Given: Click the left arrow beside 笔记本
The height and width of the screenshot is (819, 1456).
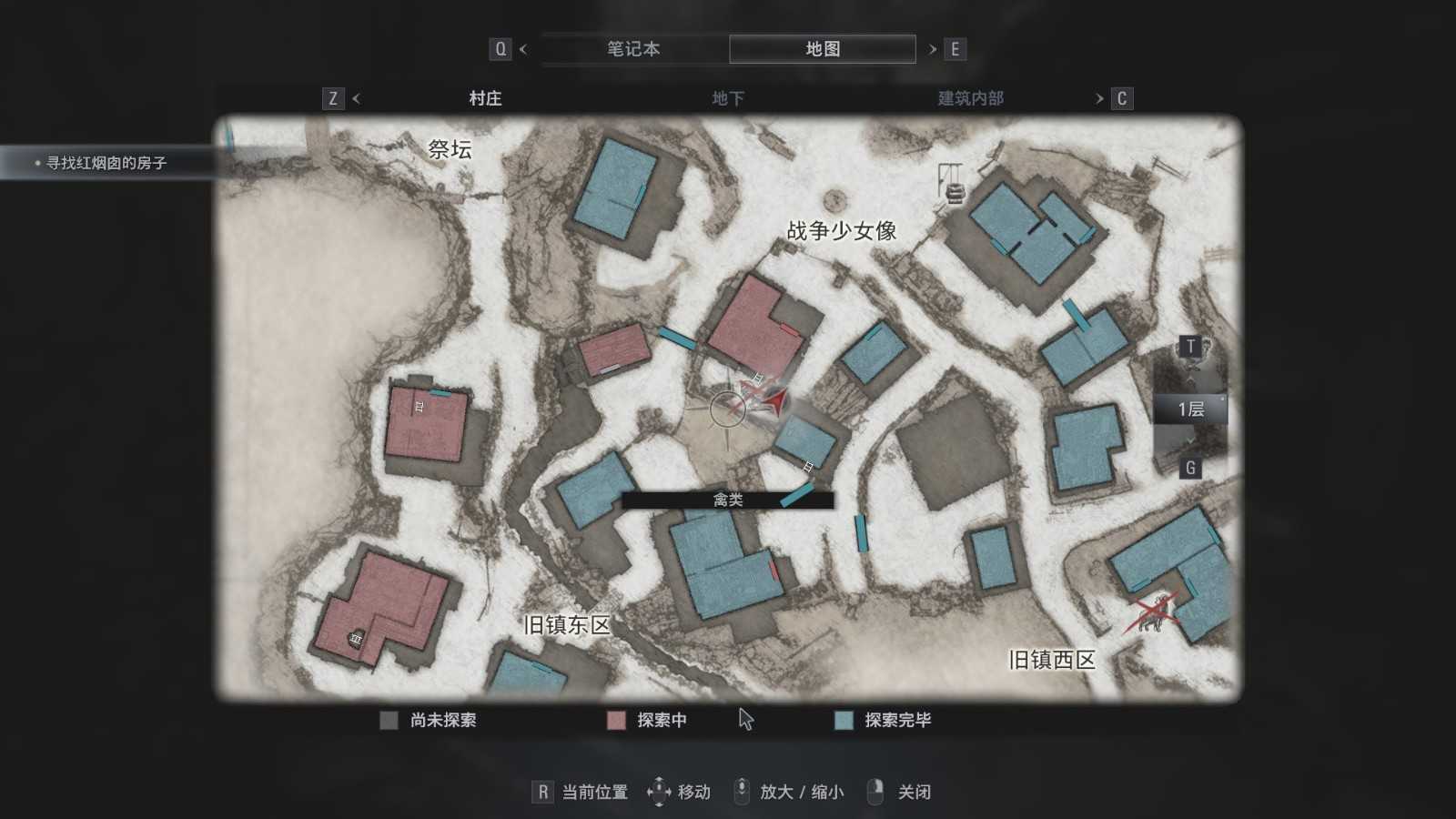Looking at the screenshot, I should pos(523,49).
